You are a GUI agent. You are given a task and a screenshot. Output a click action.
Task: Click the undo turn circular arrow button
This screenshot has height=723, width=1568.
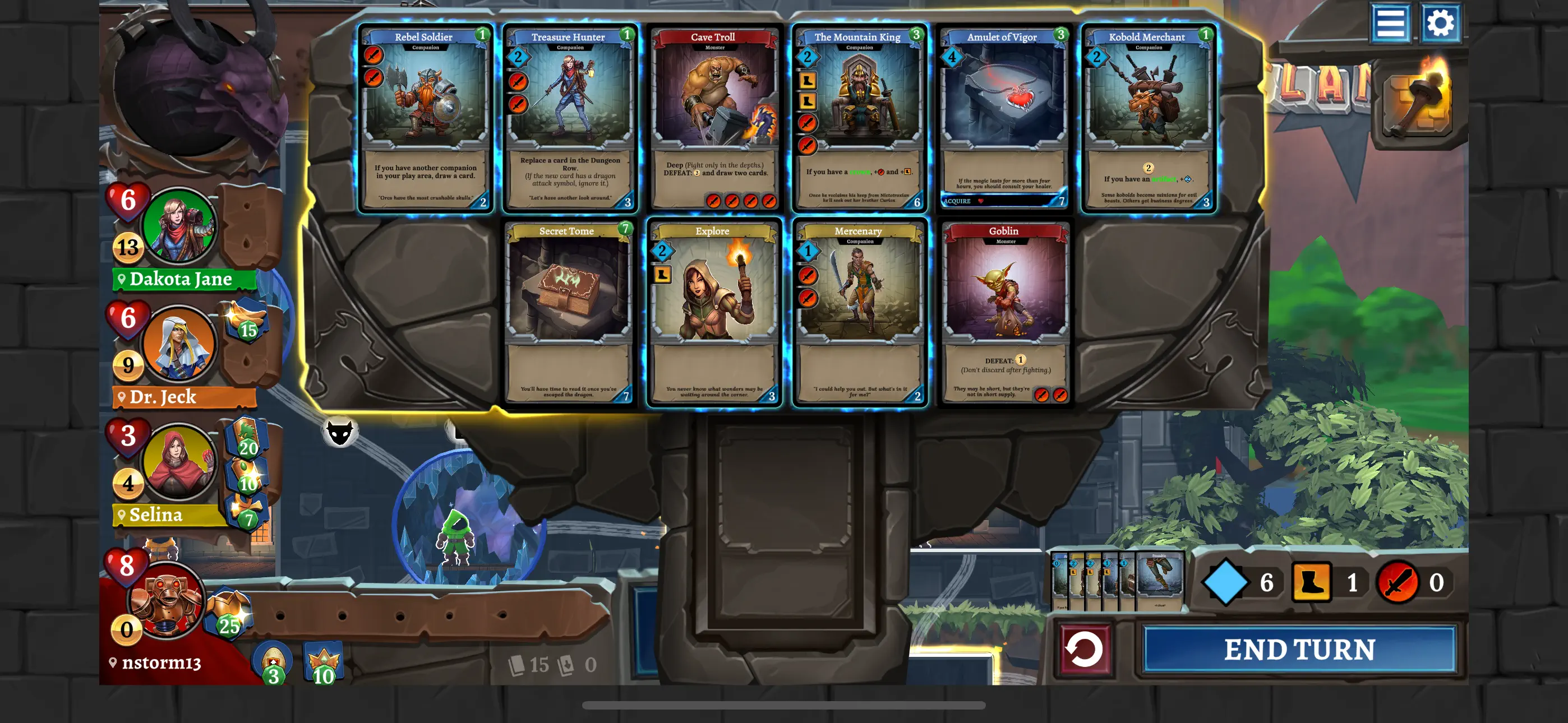pos(1086,648)
